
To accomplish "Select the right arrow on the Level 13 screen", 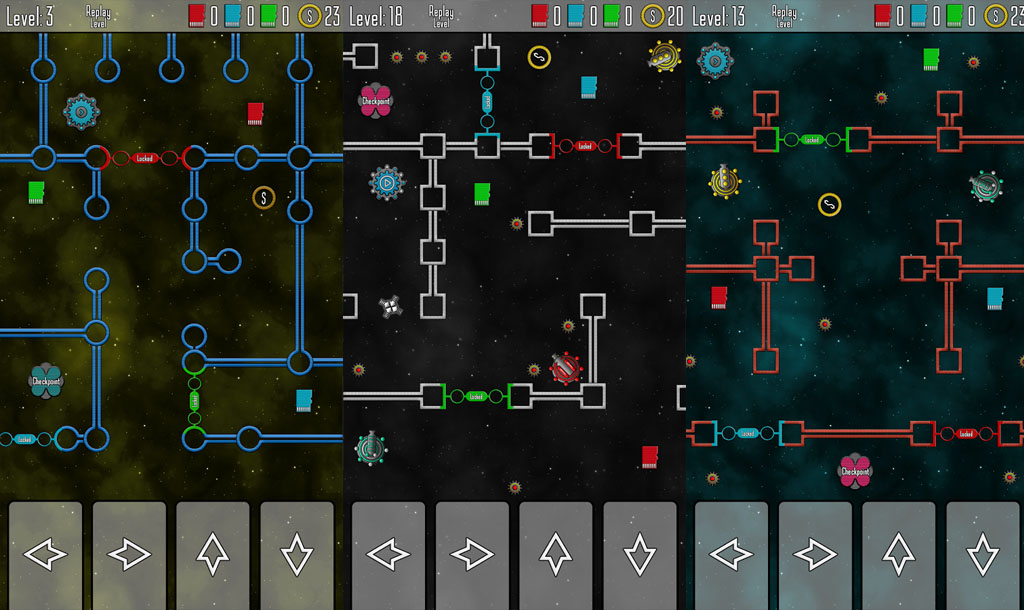I will tap(815, 553).
